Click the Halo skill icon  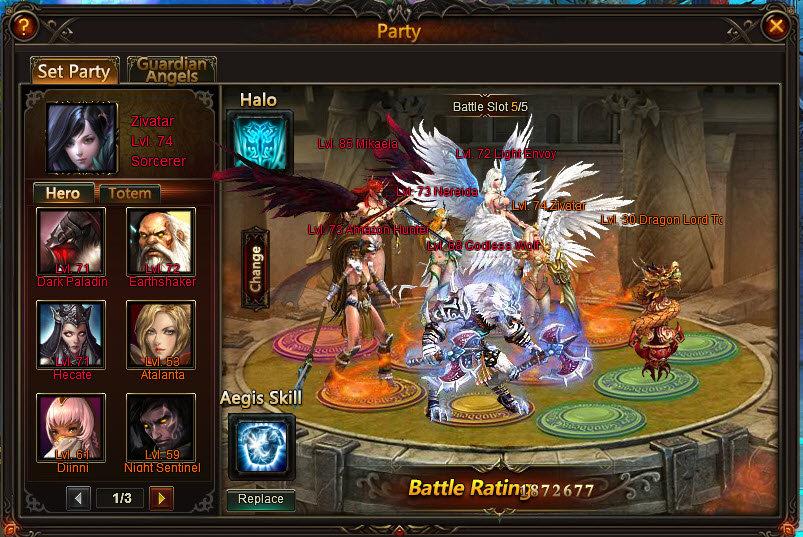coord(260,142)
